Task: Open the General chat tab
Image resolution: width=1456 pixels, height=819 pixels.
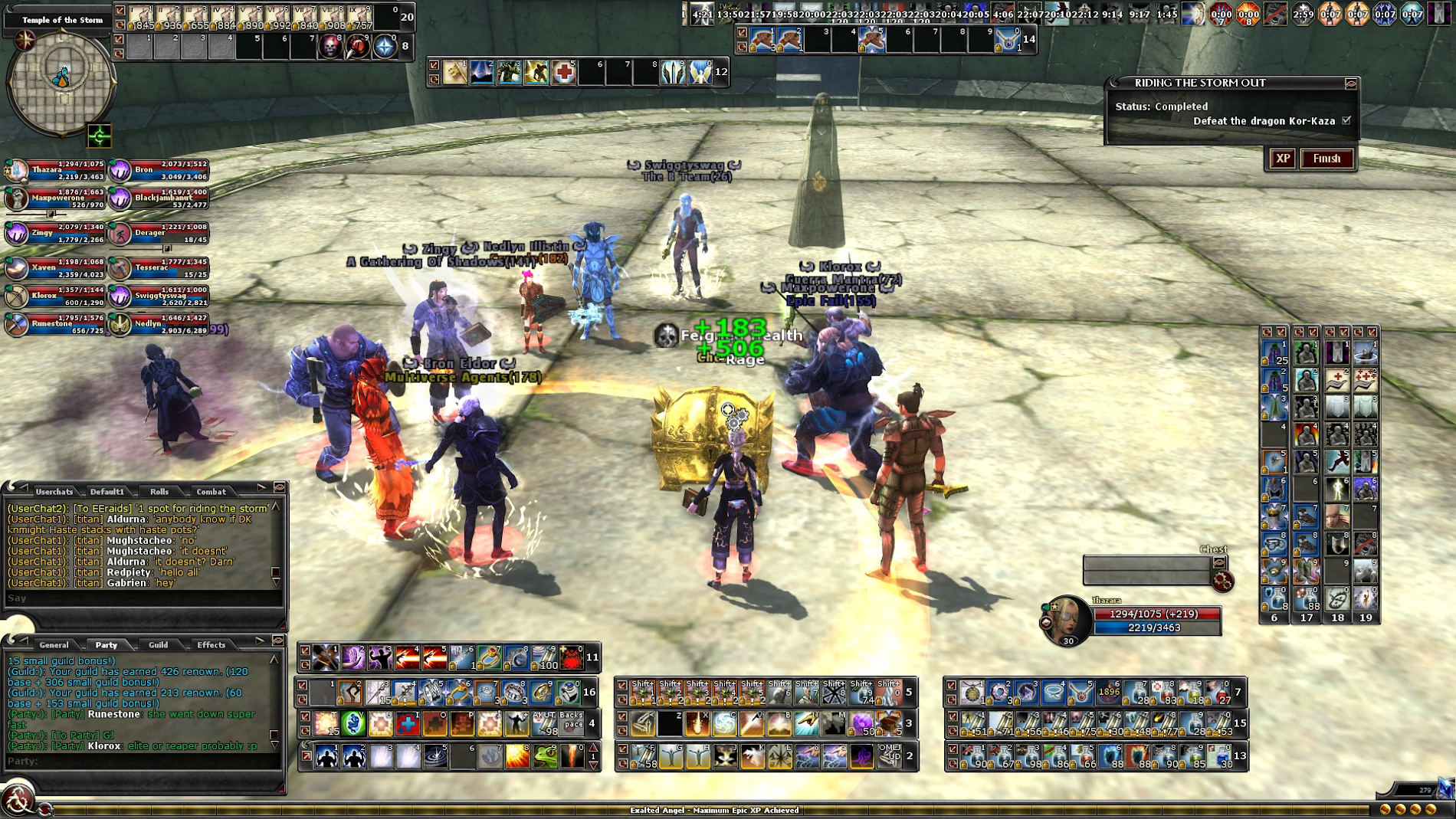Action: 54,644
